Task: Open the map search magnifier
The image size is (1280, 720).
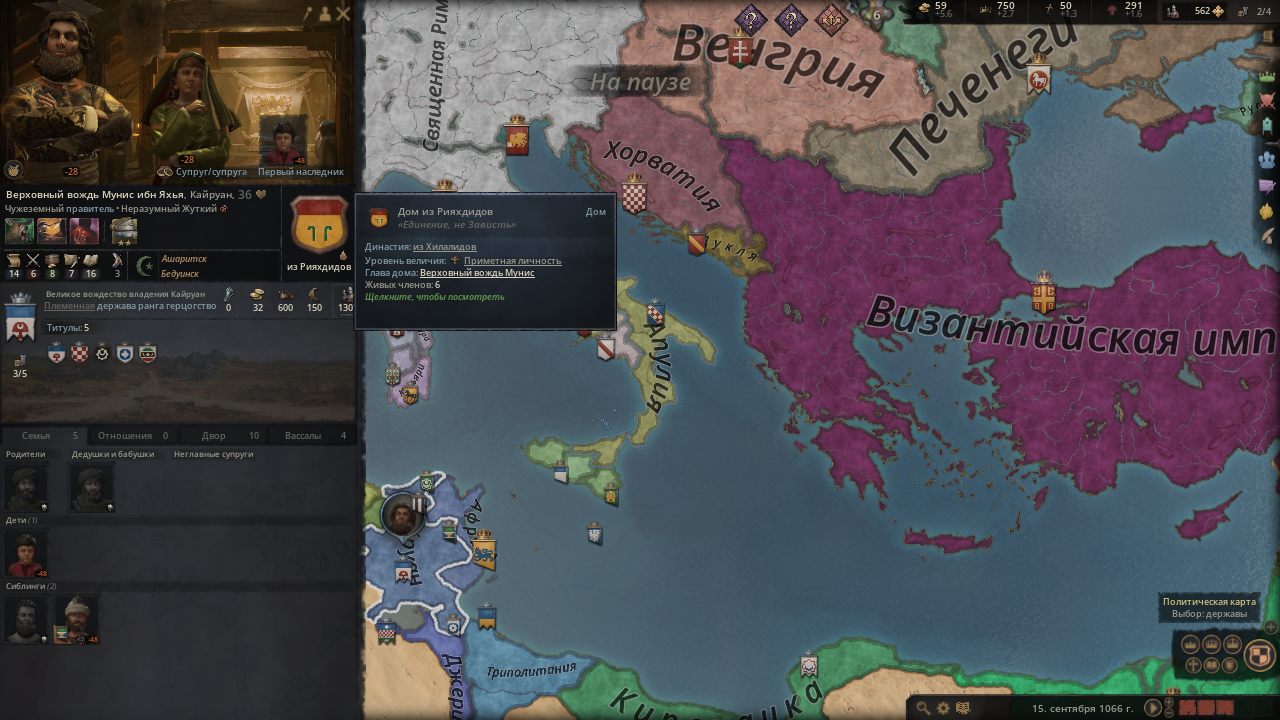Action: 924,707
